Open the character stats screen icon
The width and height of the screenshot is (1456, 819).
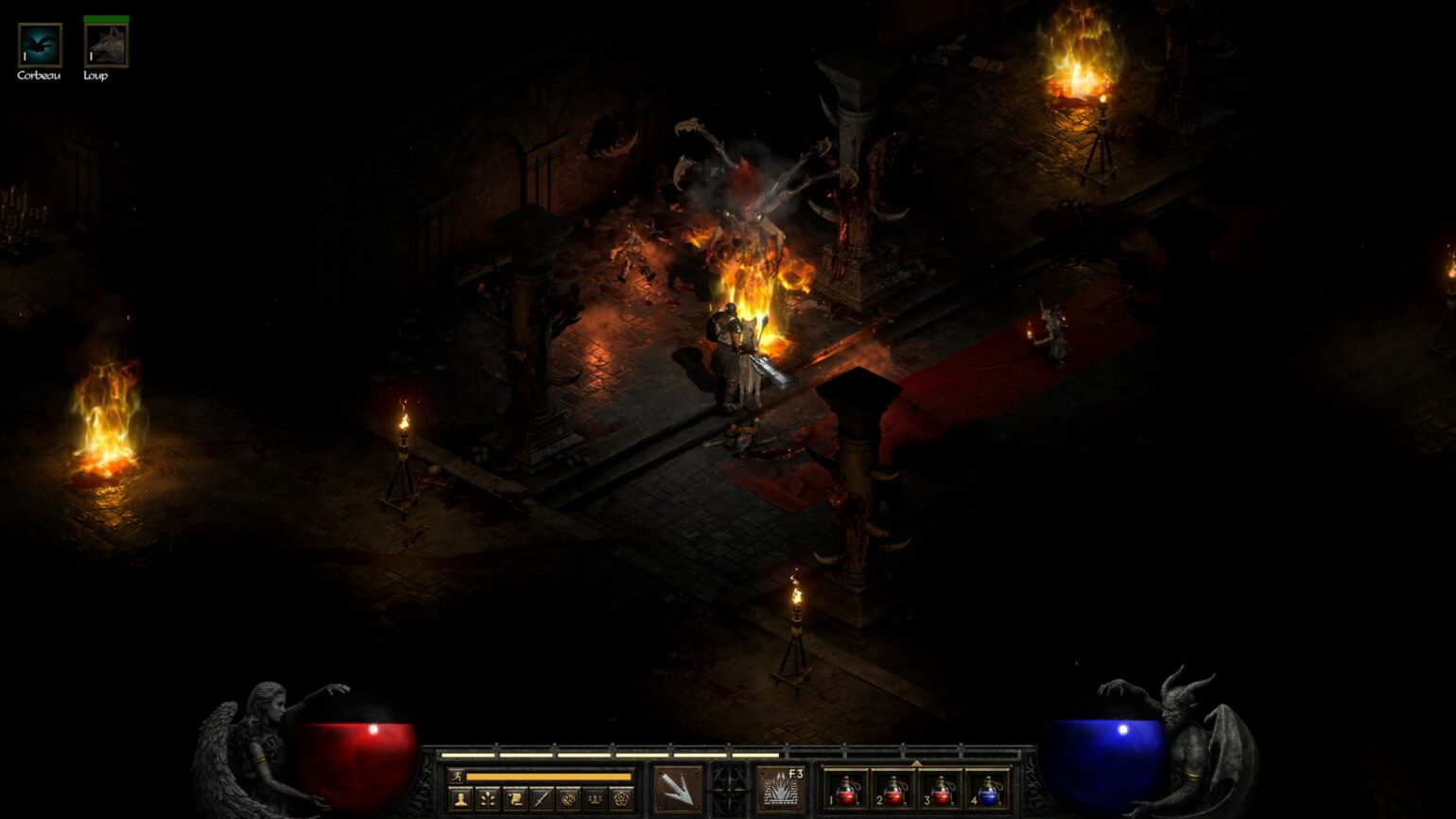[x=459, y=799]
